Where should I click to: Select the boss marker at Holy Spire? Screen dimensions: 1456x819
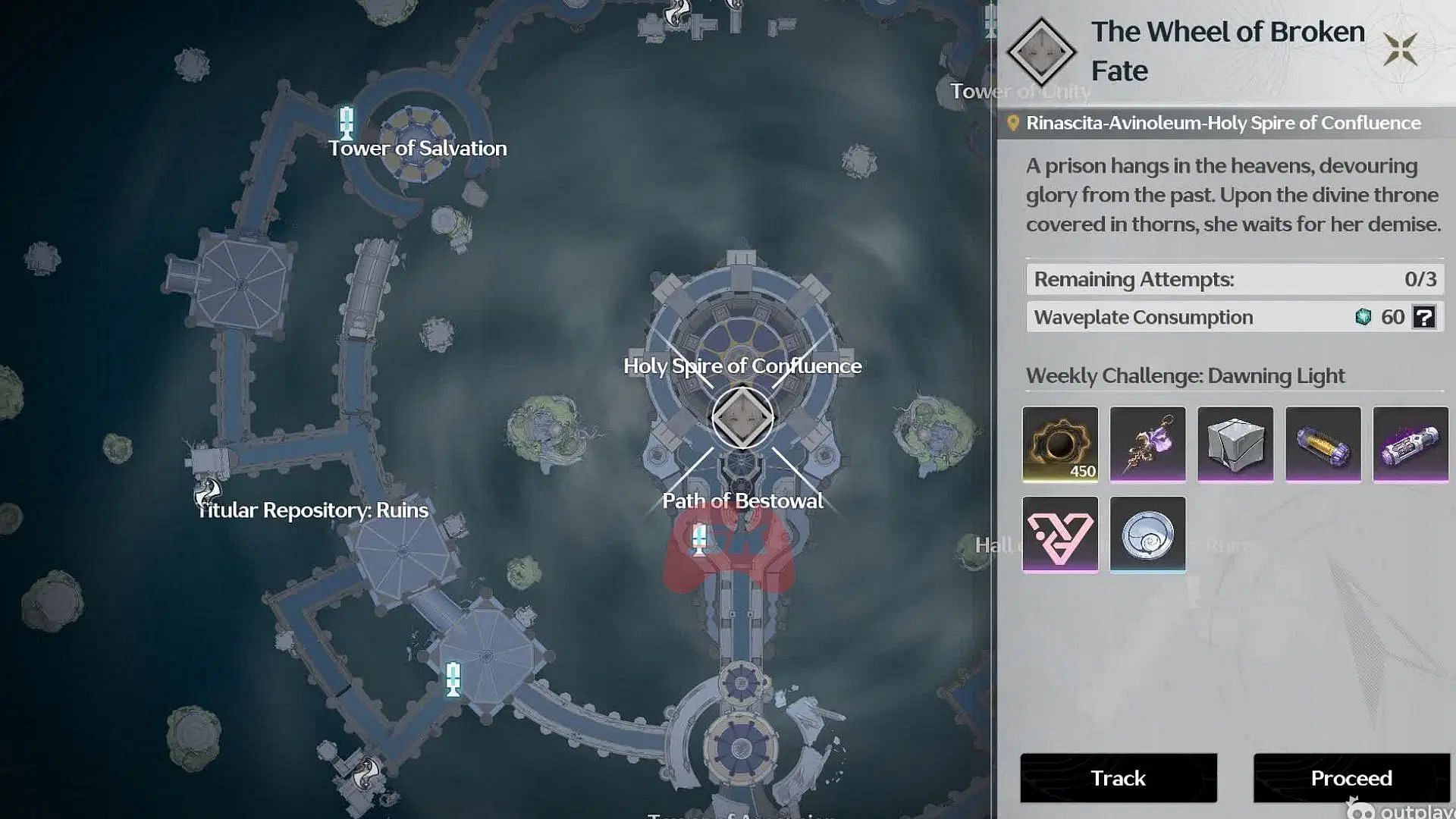742,418
